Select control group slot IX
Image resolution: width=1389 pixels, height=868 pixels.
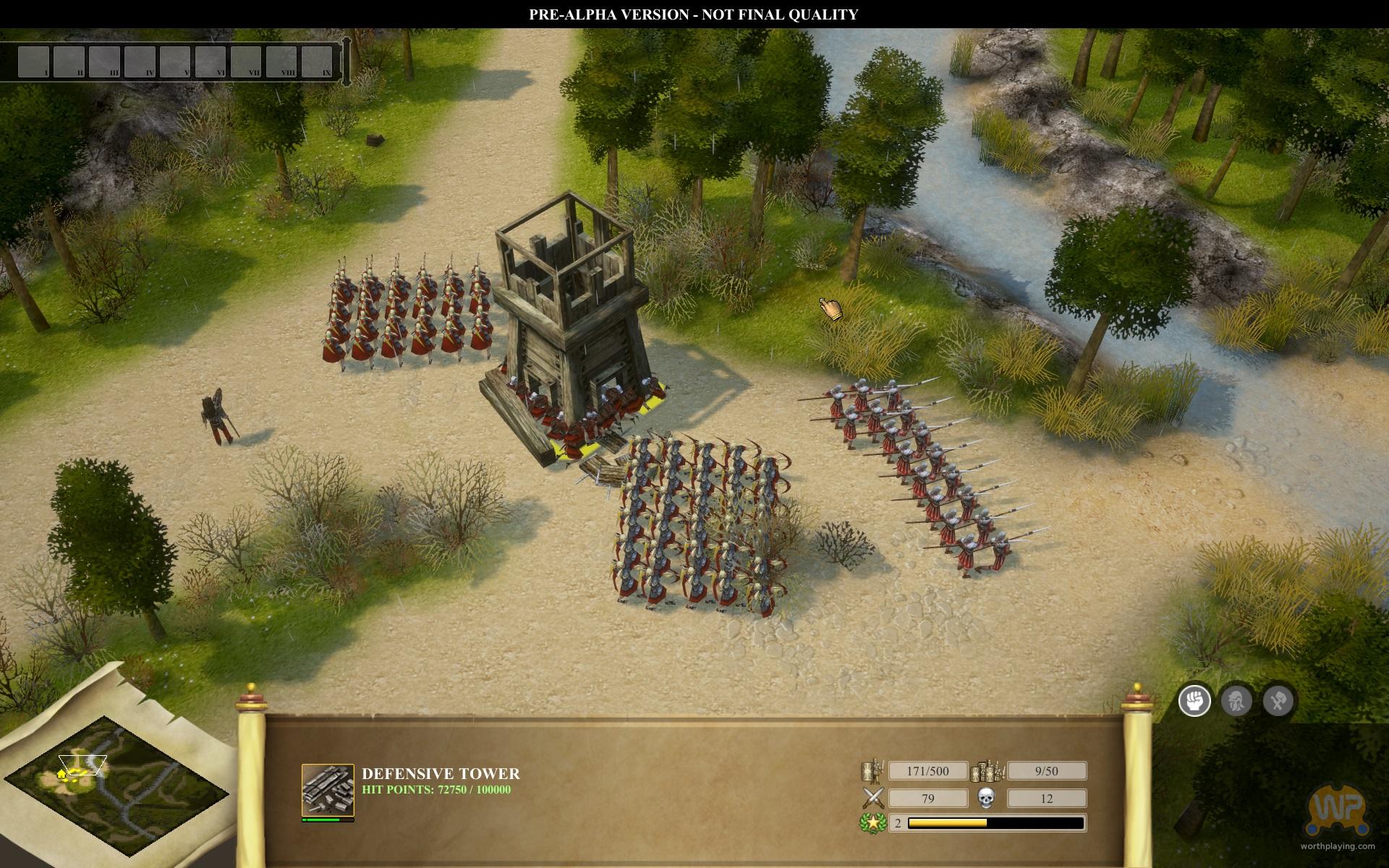[x=317, y=61]
